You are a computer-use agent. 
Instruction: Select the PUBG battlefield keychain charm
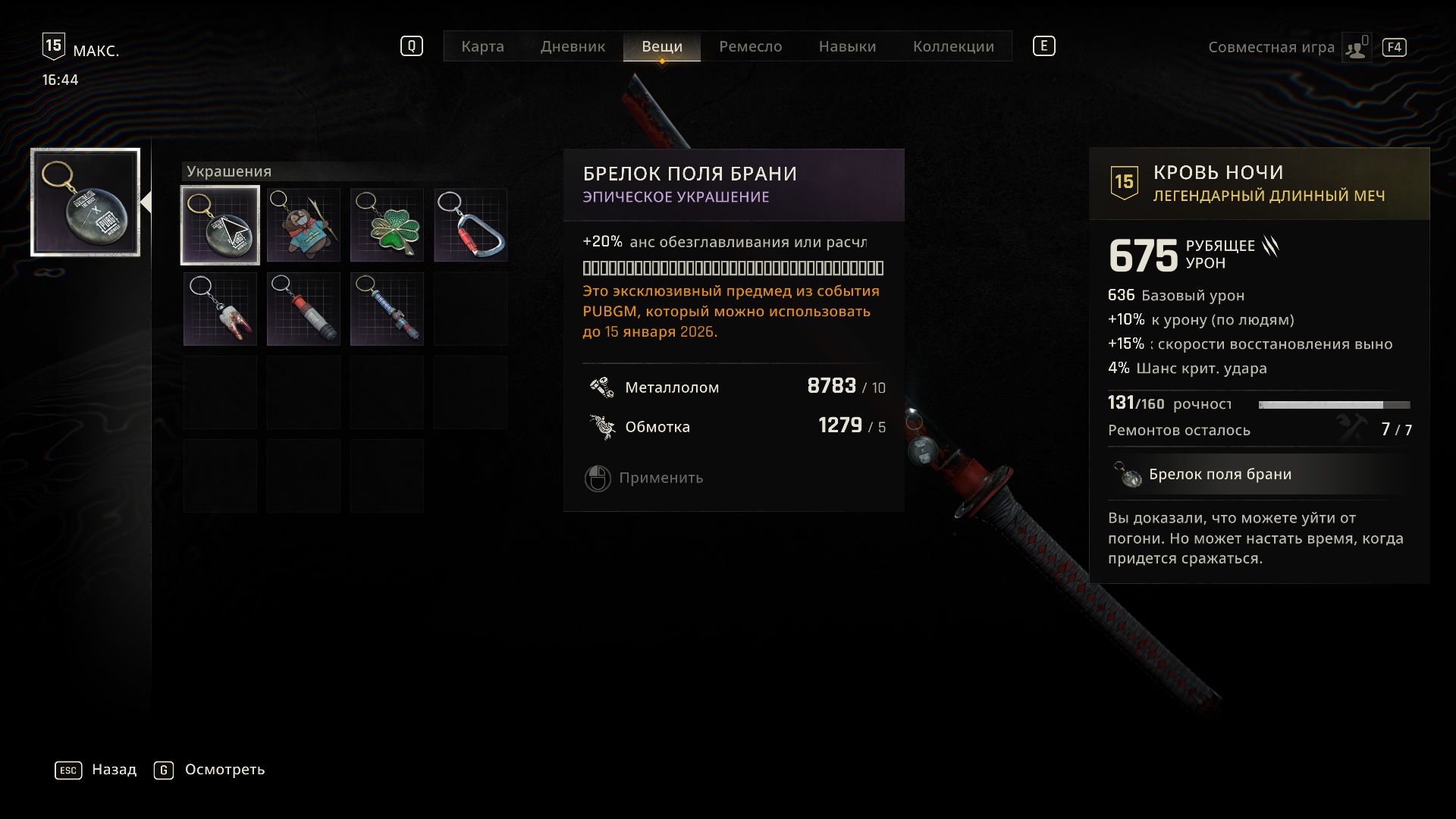pos(220,225)
